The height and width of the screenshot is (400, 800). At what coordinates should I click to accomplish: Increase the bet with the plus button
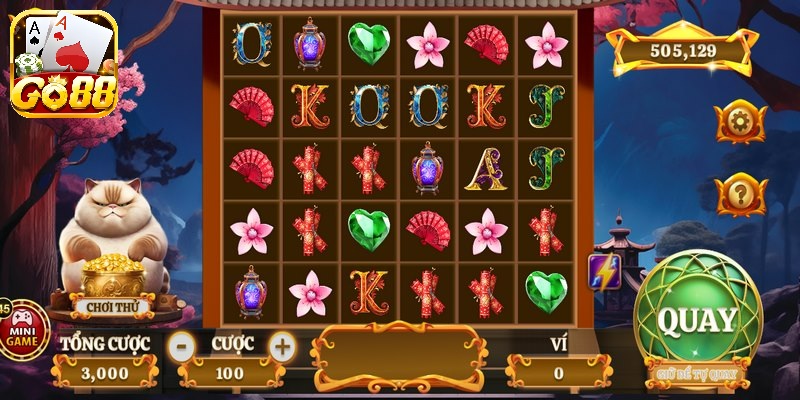coord(283,346)
